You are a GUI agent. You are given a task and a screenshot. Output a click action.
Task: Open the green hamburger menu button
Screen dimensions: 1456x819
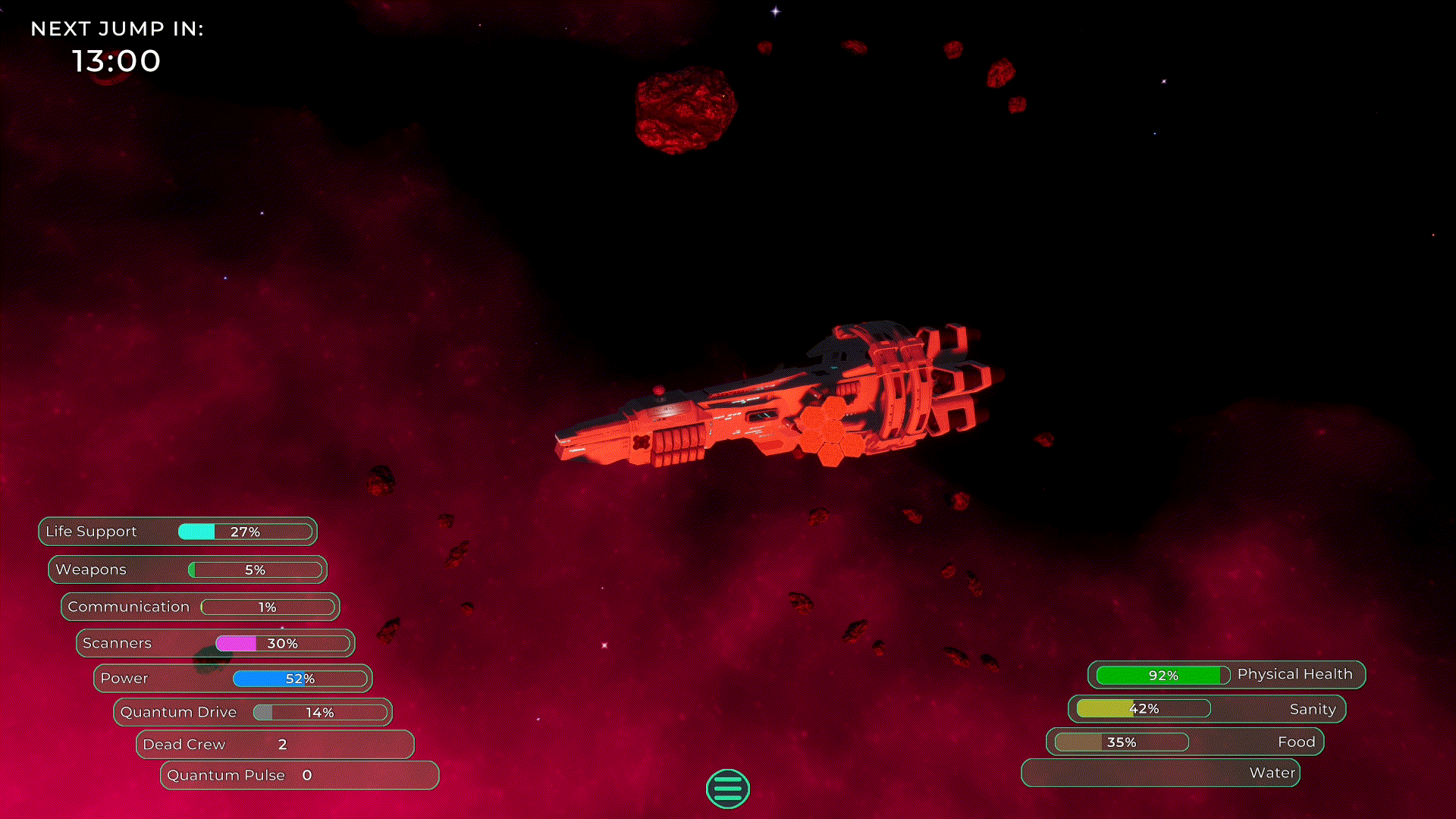pos(727,789)
